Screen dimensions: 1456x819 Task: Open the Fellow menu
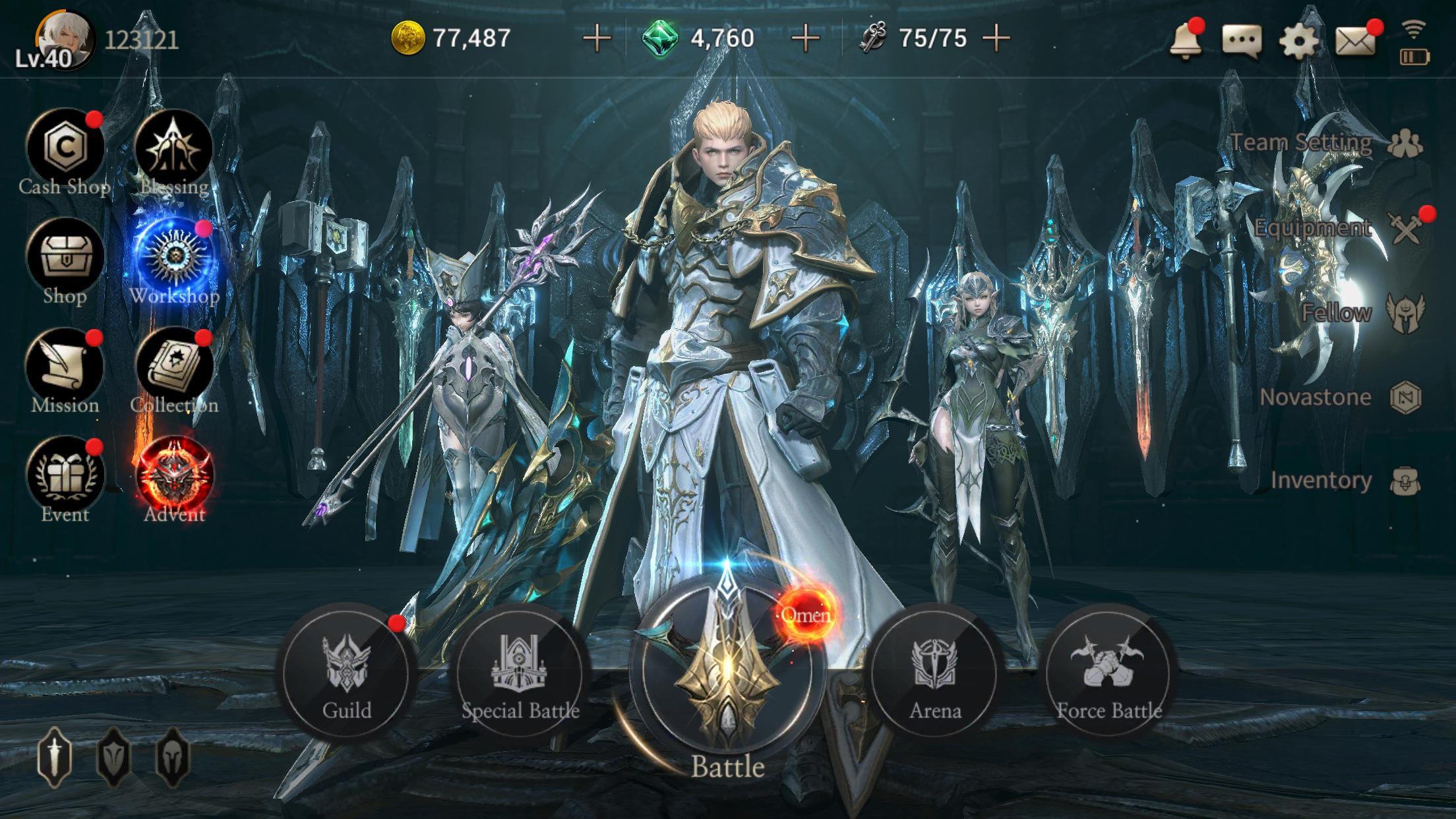click(1405, 310)
